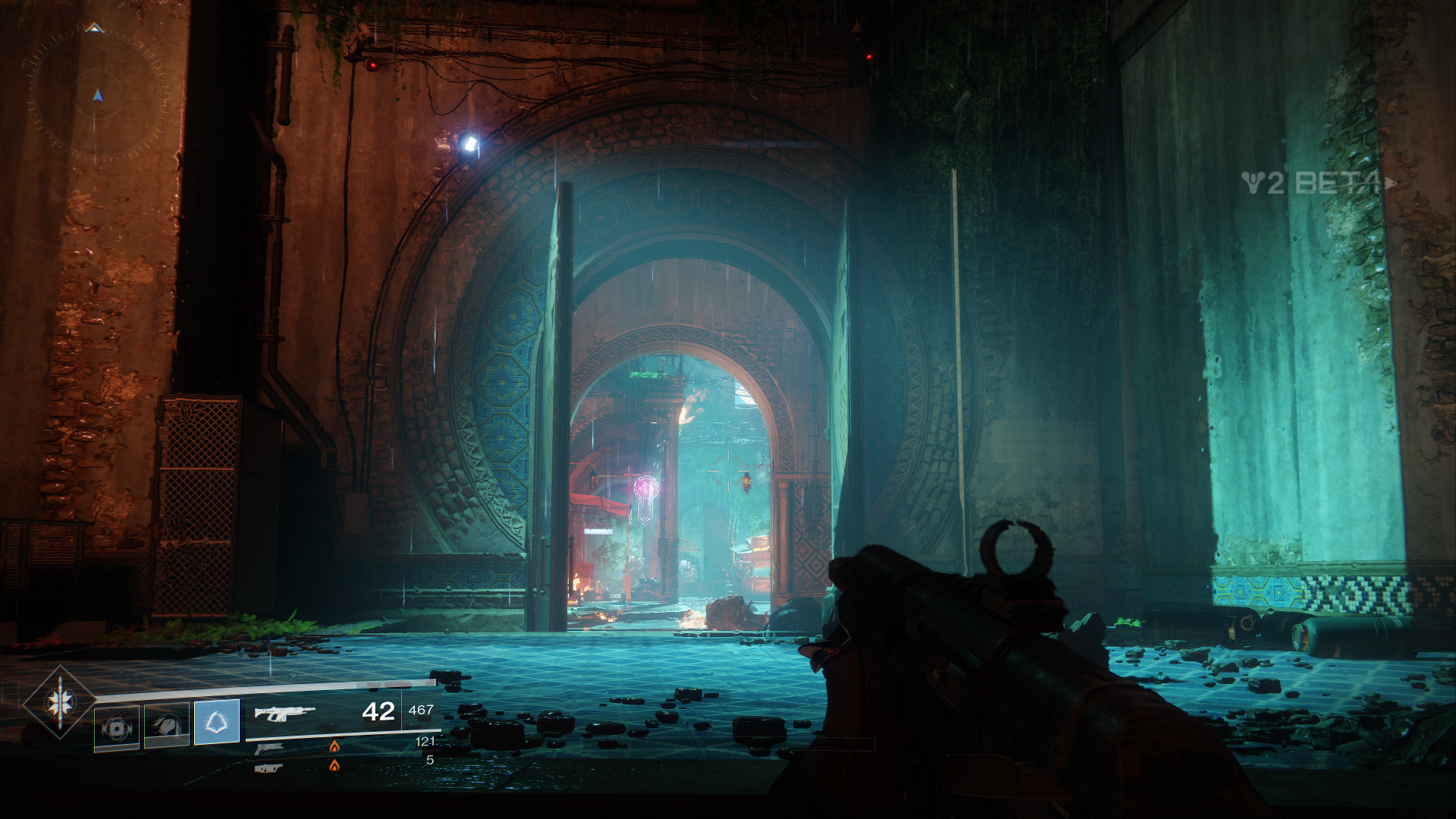Select the grenade ability icon
Viewport: 1456px width, 819px height.
[x=117, y=728]
